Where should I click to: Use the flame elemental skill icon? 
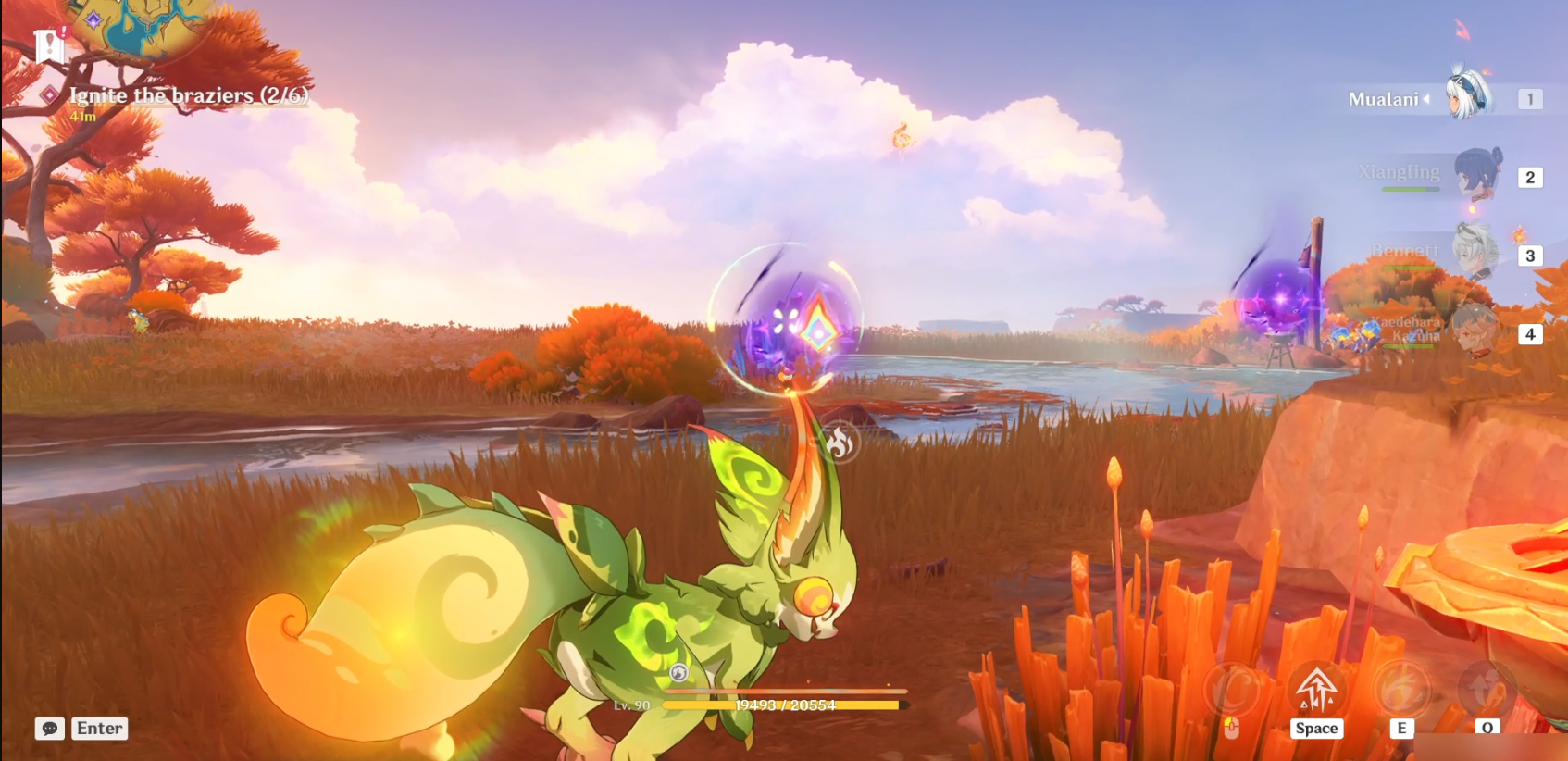pyautogui.click(x=1401, y=691)
